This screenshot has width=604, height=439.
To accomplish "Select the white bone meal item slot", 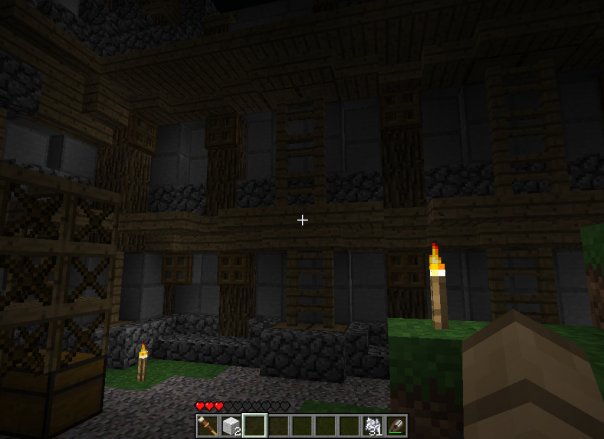I will [373, 425].
